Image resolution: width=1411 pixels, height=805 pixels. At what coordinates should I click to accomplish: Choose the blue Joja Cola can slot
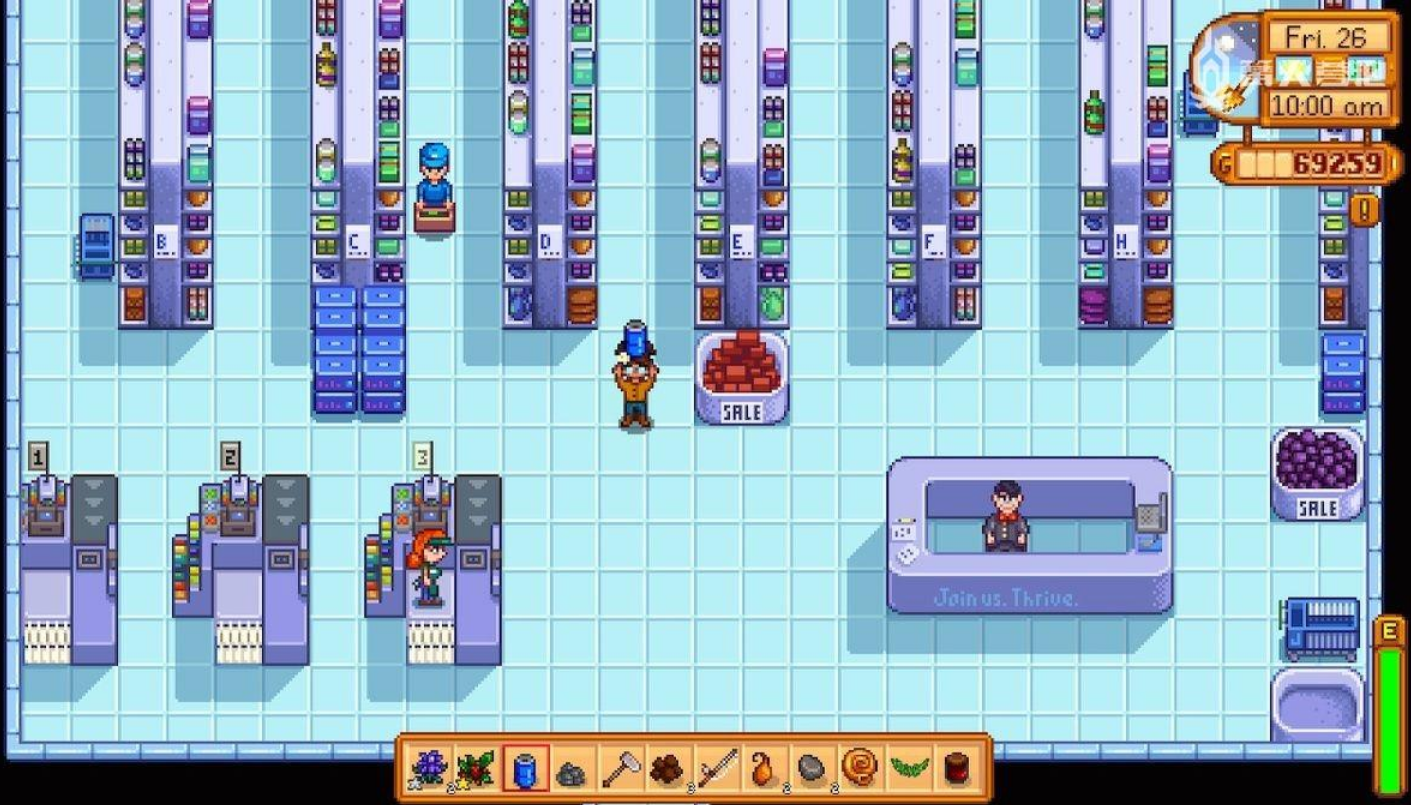click(525, 769)
